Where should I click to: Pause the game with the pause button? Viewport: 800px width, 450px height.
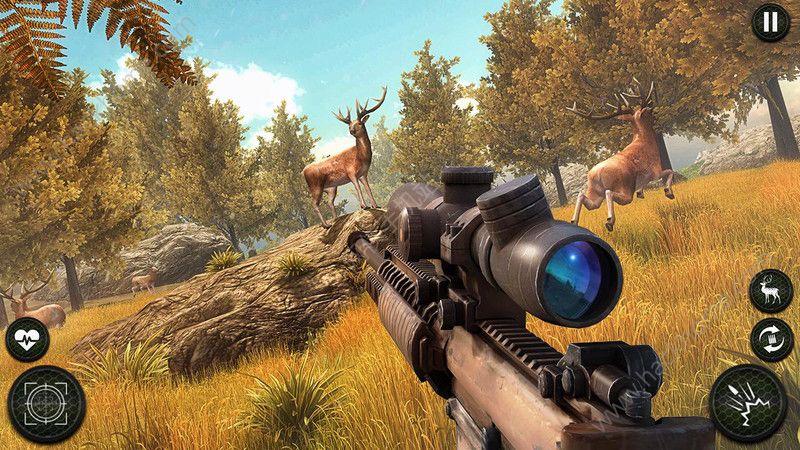point(769,22)
